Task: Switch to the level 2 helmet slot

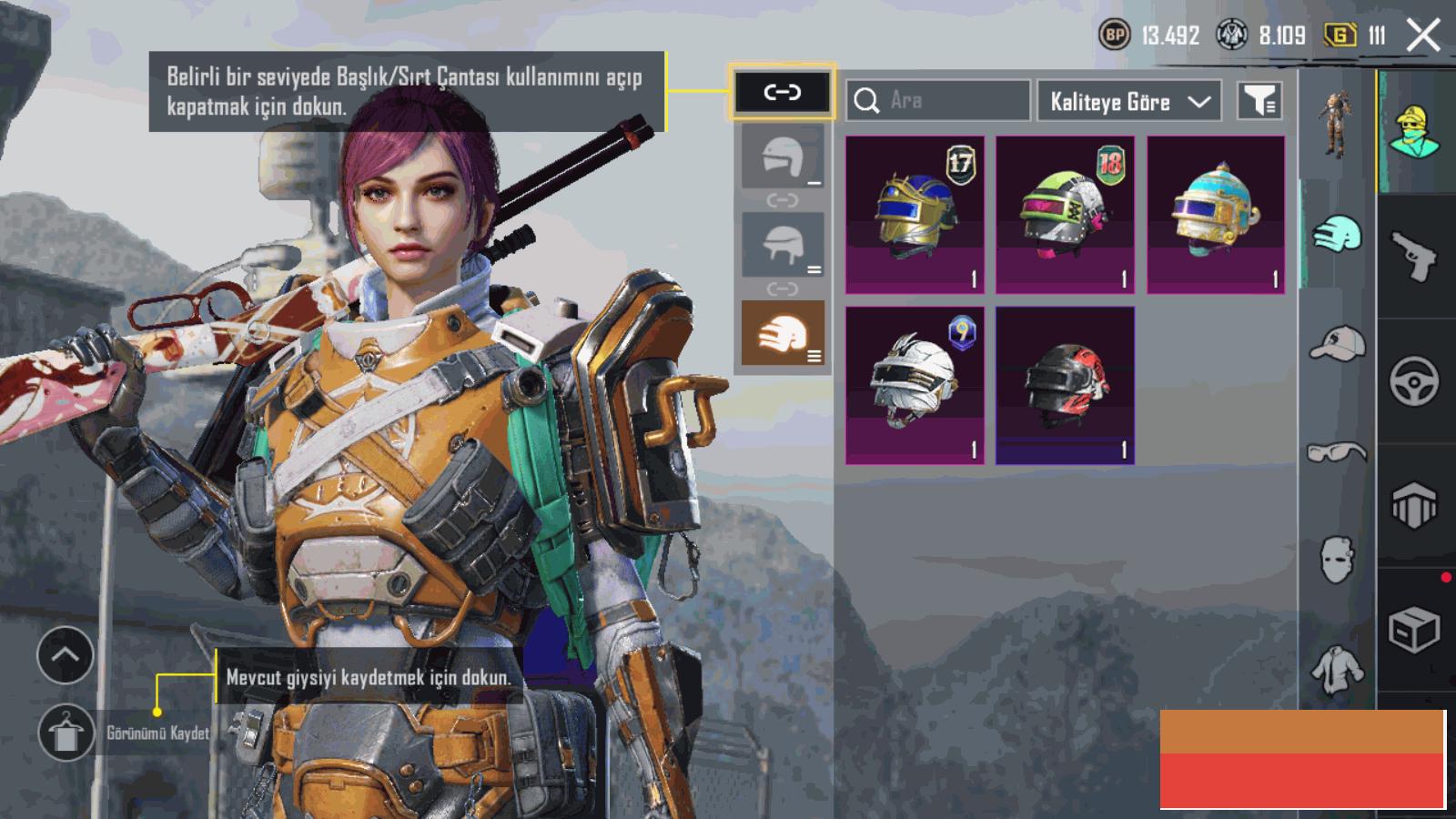Action: [x=783, y=245]
